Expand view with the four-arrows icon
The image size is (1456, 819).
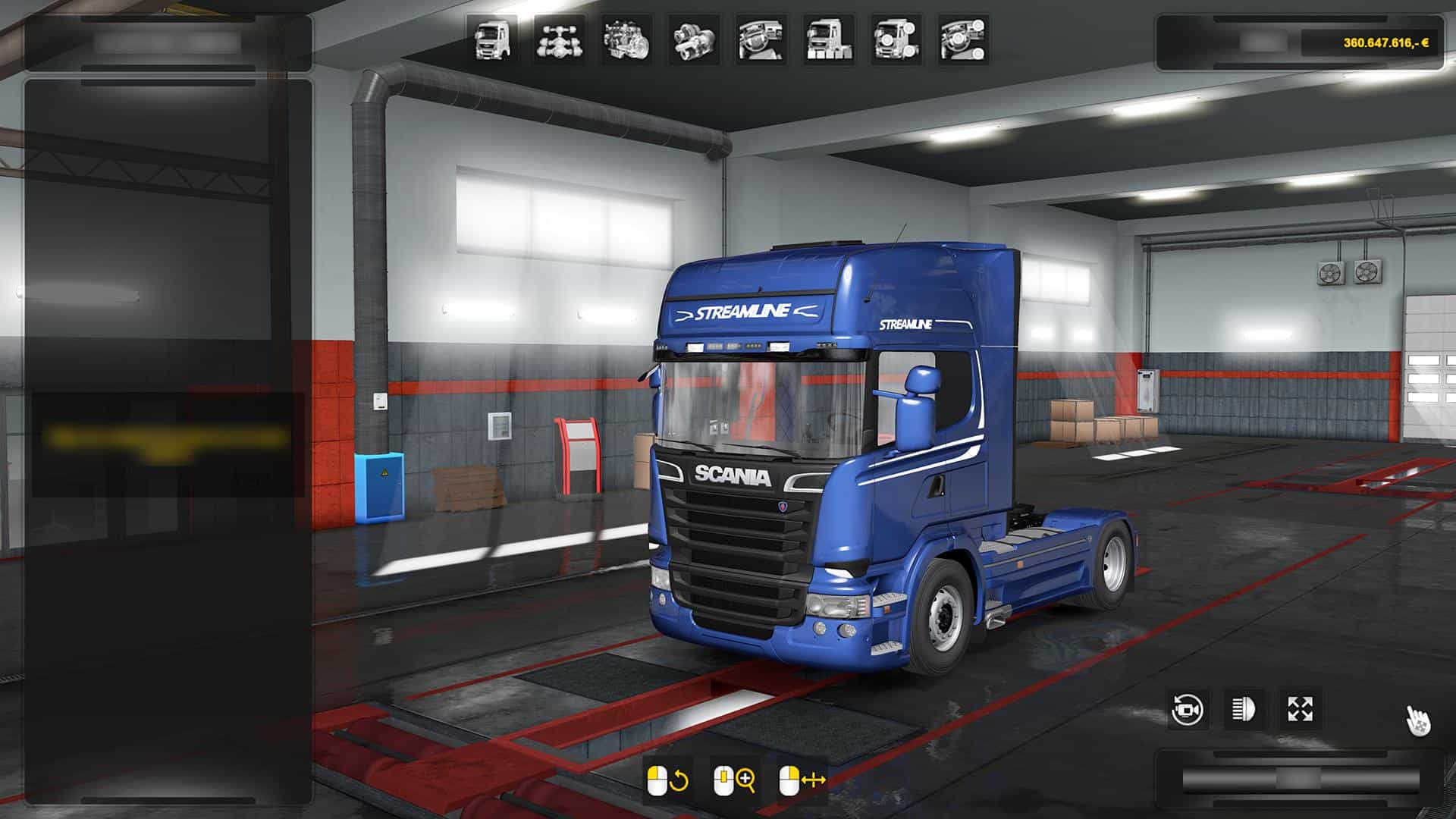coord(1300,710)
